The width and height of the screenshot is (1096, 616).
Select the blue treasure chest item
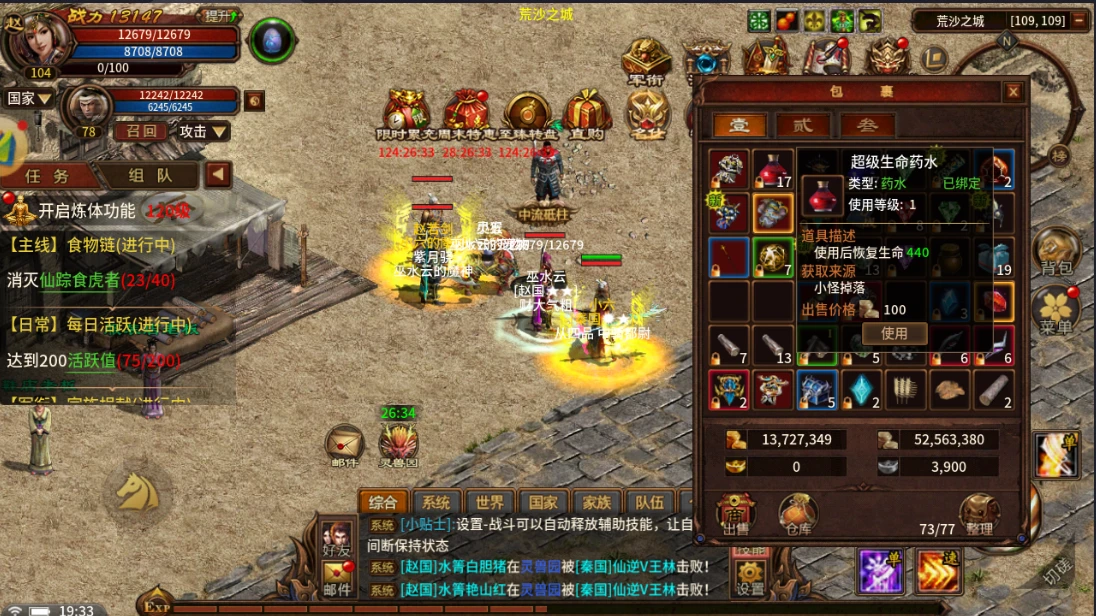pos(816,389)
